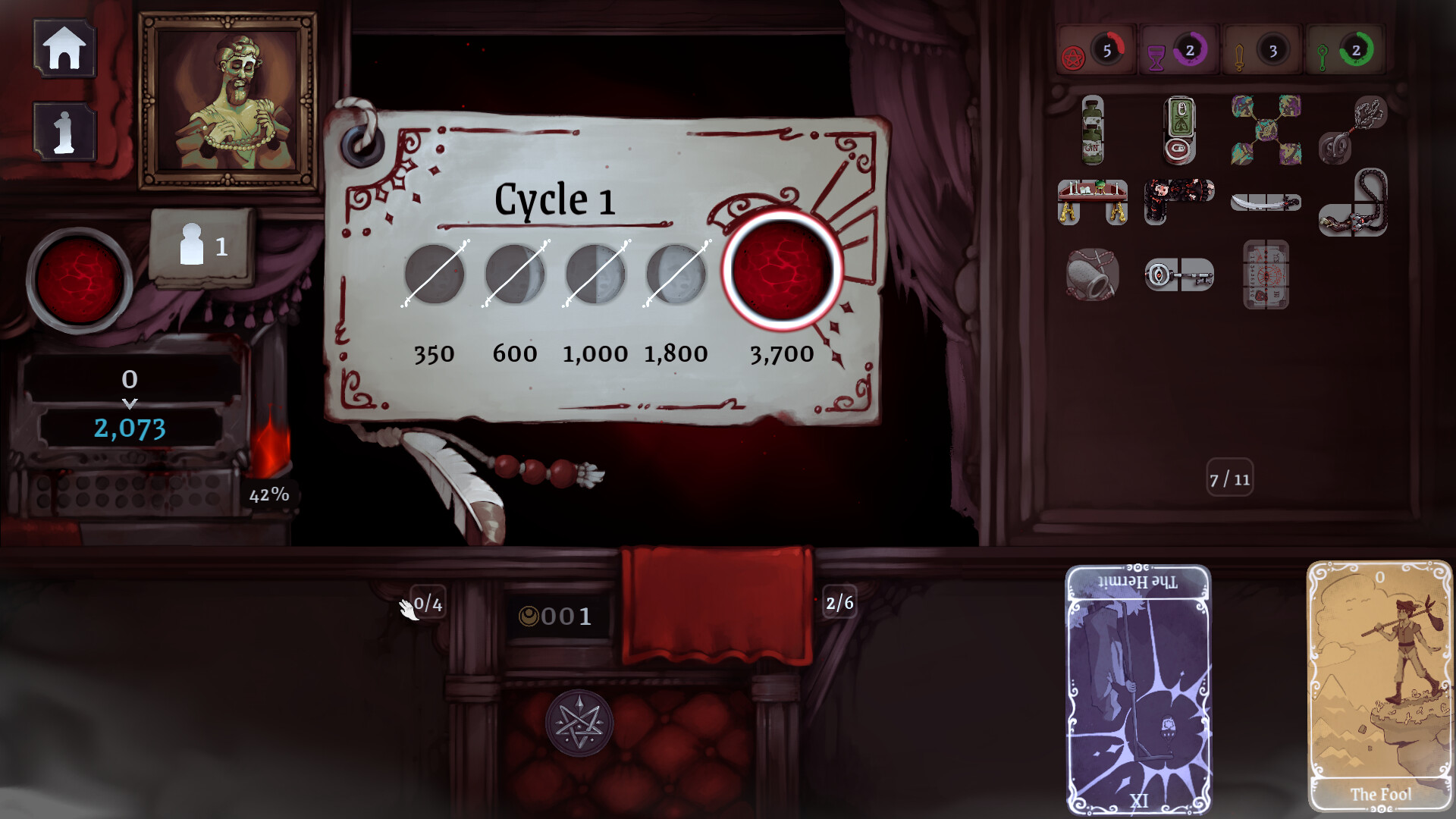Screen dimensions: 1456x819
Task: Select the gin bottle inventory item
Action: [x=1092, y=133]
